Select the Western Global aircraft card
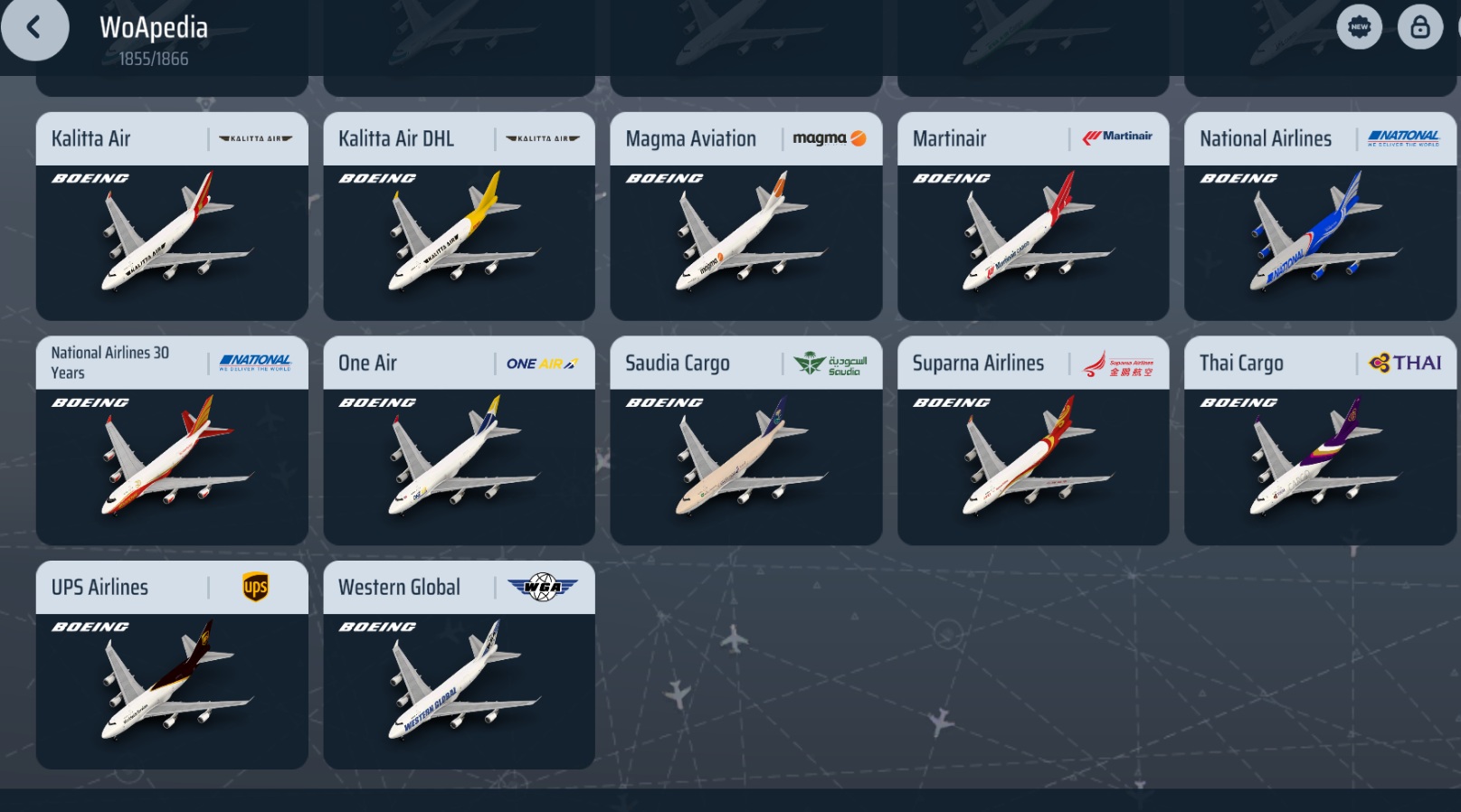The height and width of the screenshot is (812, 1461). click(x=459, y=666)
